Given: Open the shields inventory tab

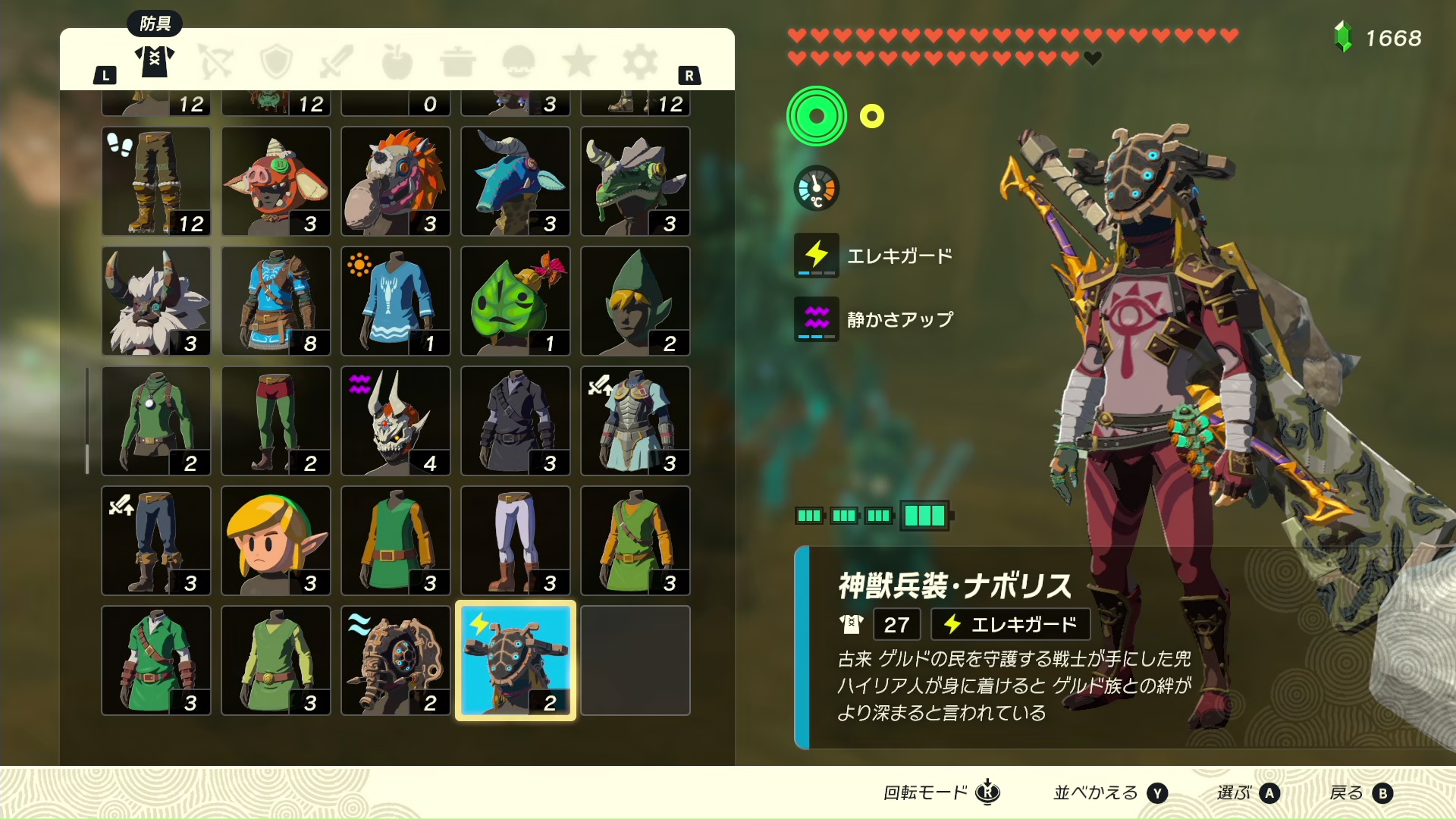Looking at the screenshot, I should pos(276,61).
